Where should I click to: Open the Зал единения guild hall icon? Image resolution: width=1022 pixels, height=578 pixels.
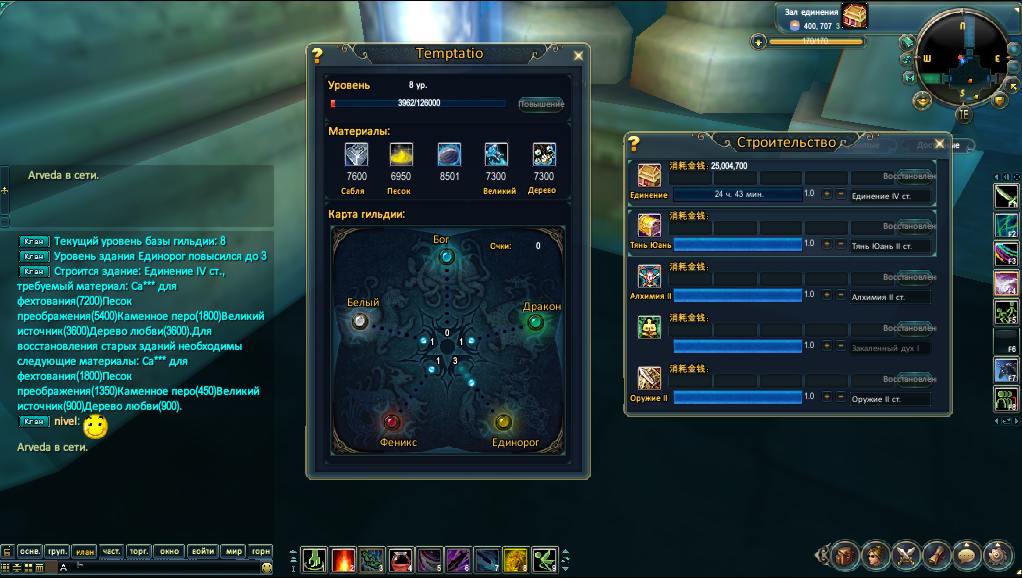(x=855, y=15)
